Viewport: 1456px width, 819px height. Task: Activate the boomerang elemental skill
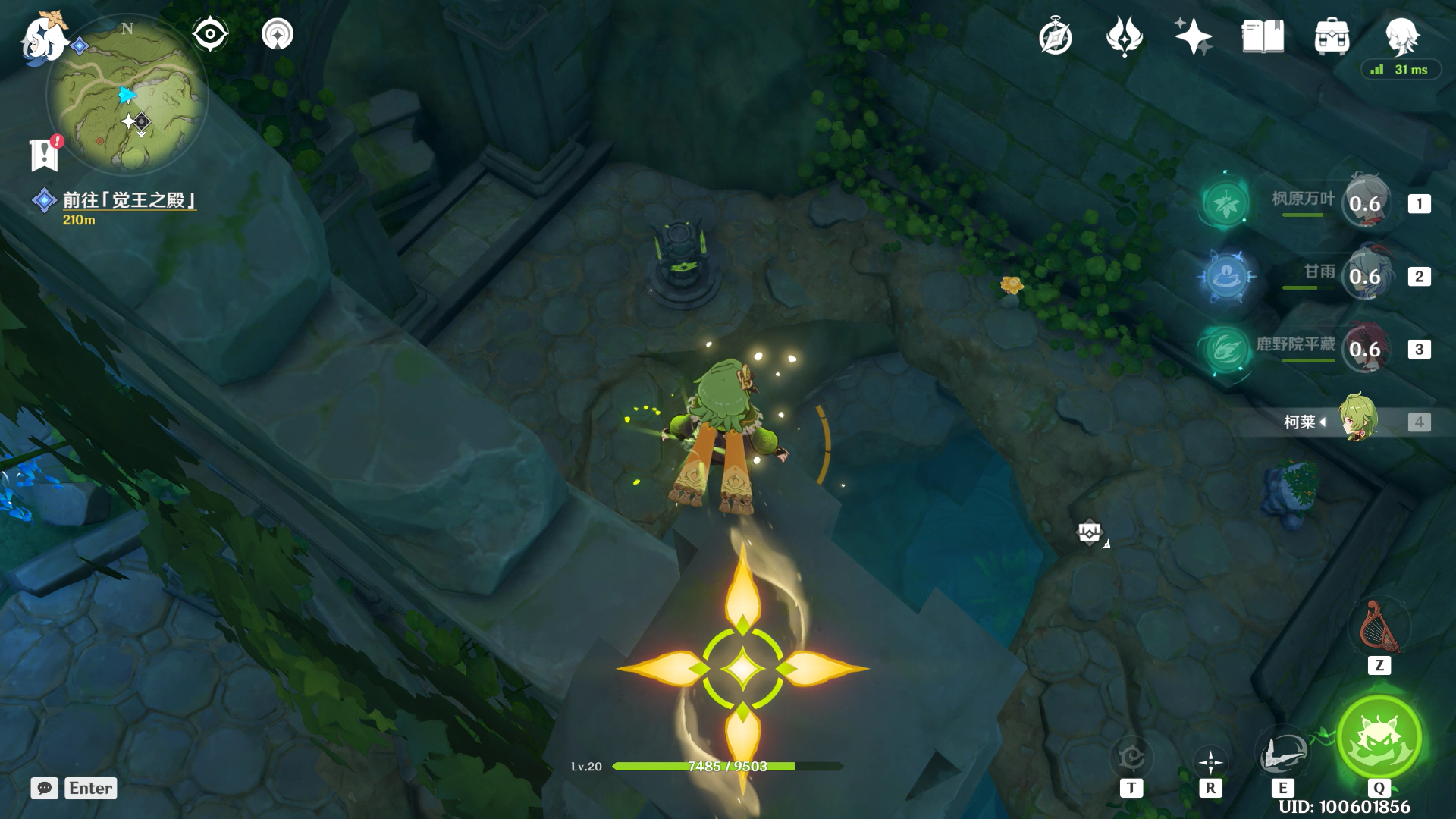click(x=1282, y=754)
